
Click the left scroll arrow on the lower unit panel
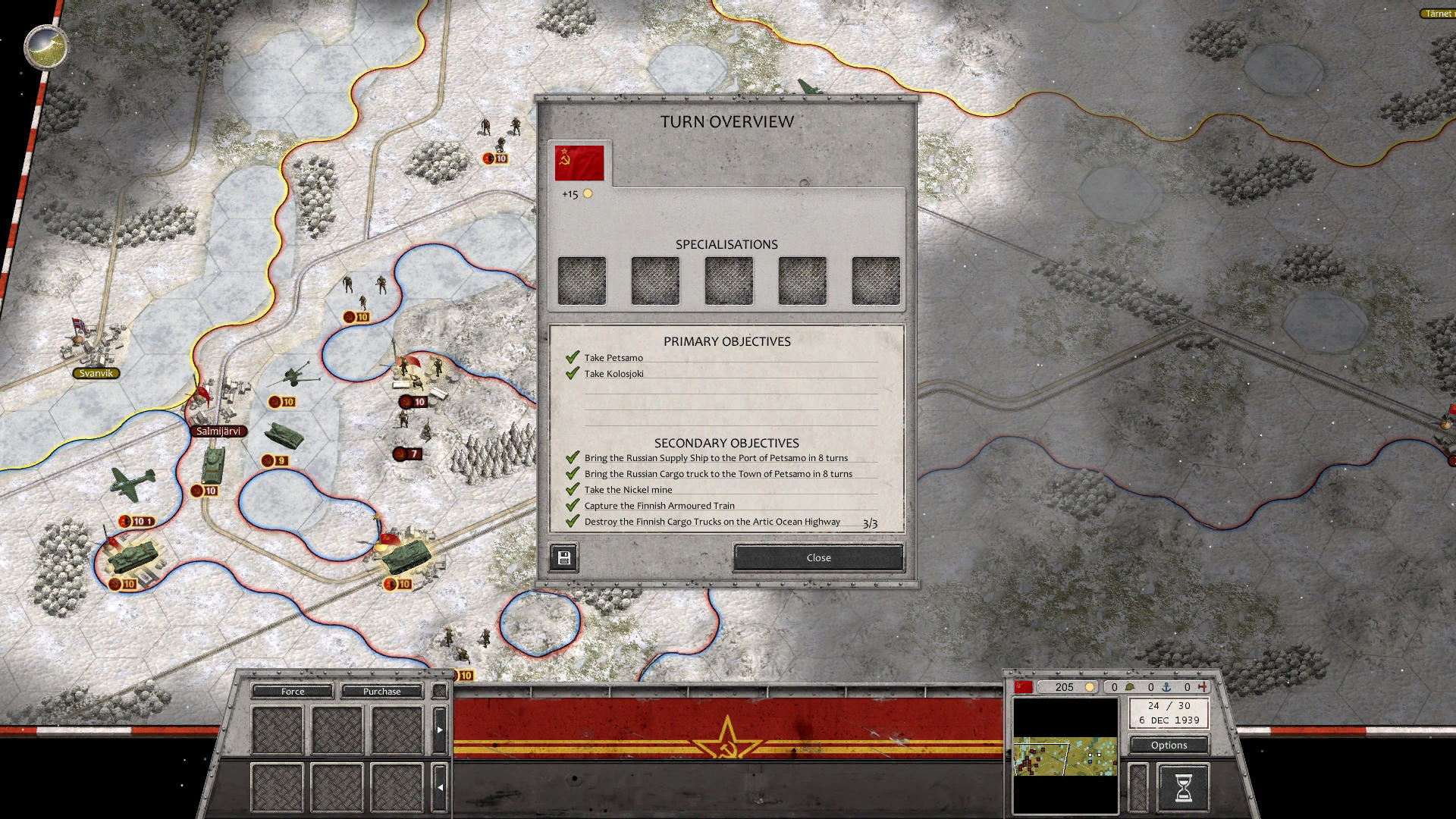click(440, 787)
